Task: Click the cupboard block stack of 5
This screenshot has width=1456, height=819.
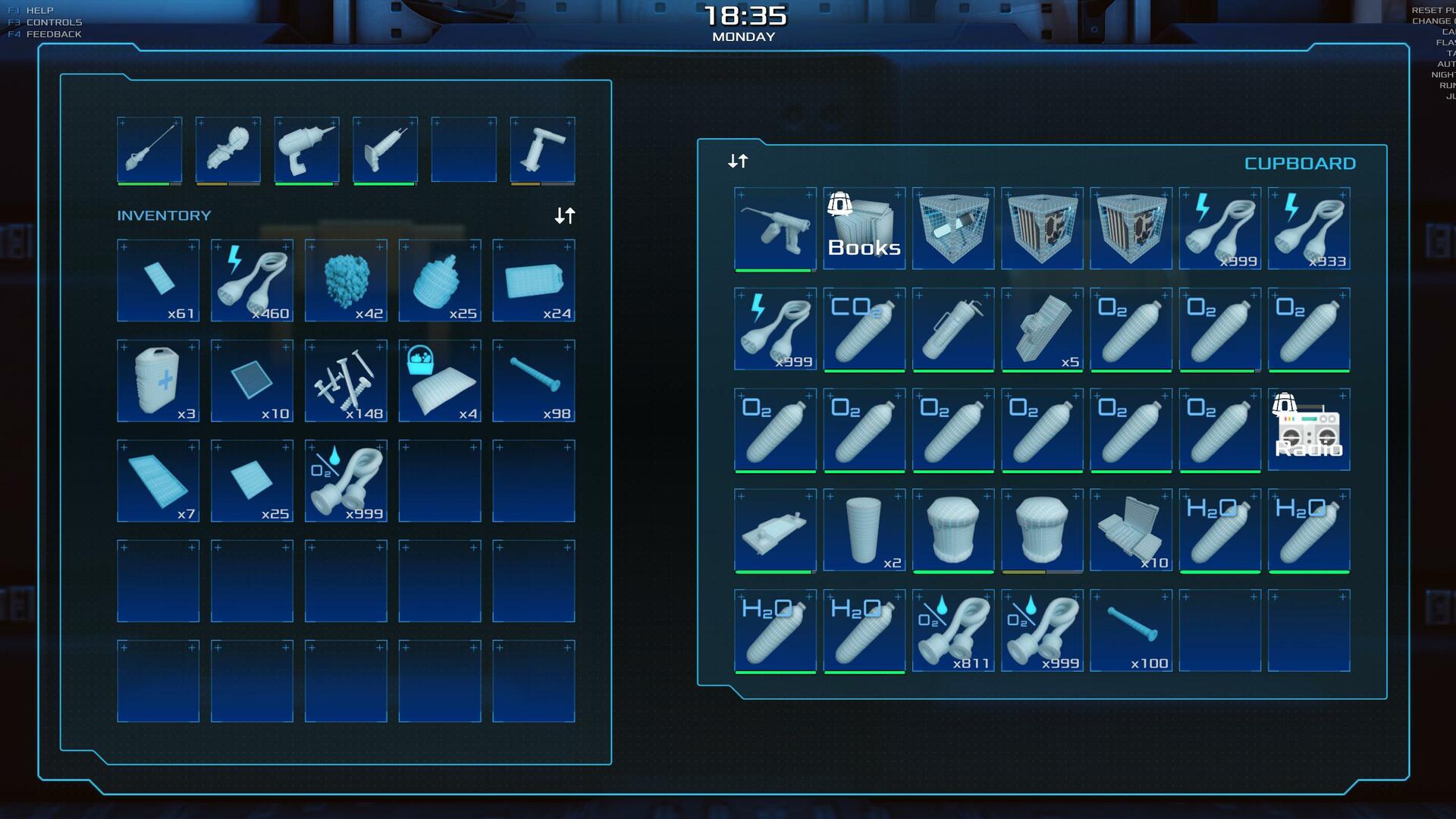Action: pyautogui.click(x=1042, y=329)
